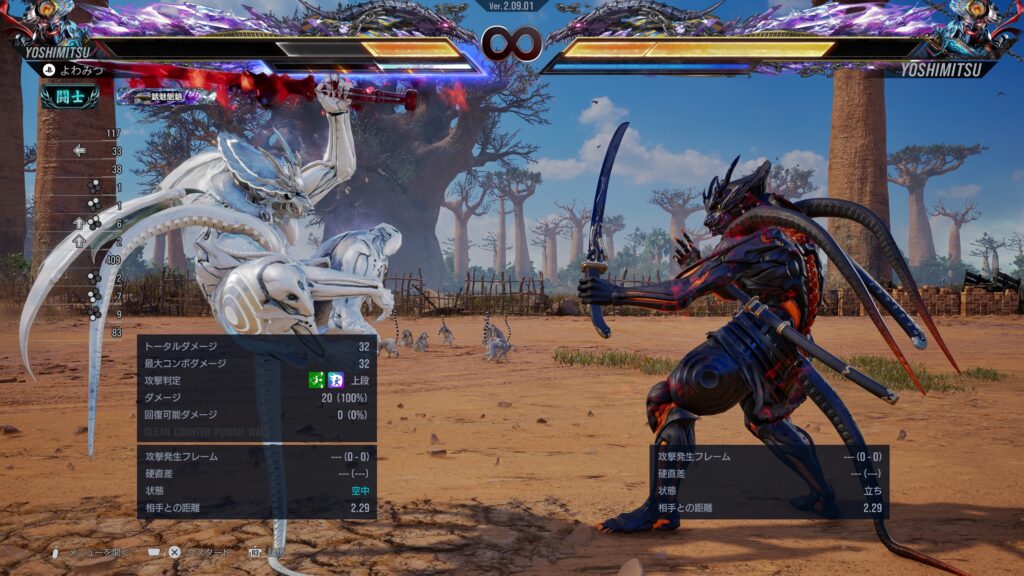This screenshot has width=1024, height=576.
Task: Select the title plate beside the rank badge
Action: click(x=166, y=96)
